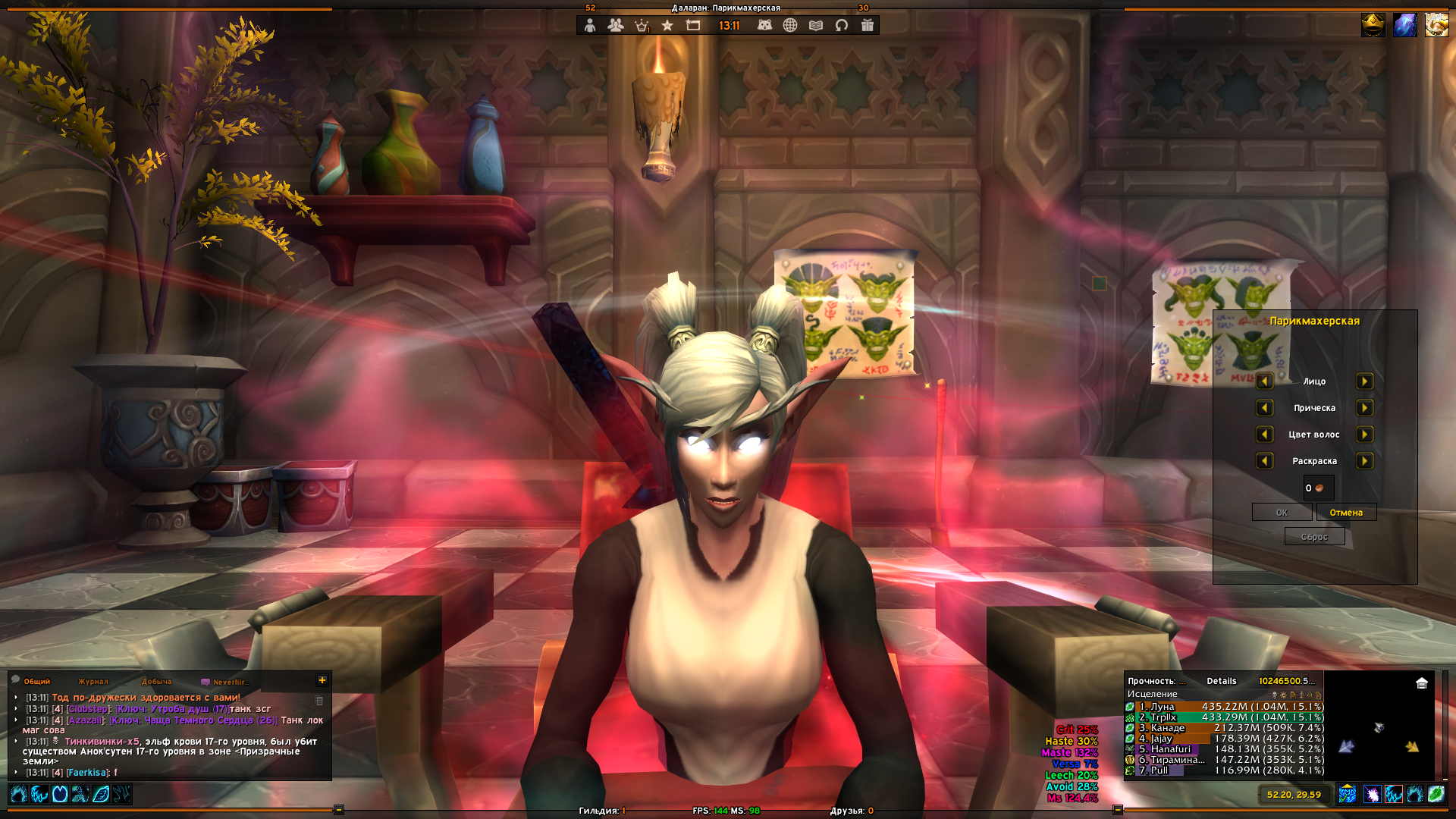Choose next hair color (Цвет волос right arrow)
Viewport: 1456px width, 819px height.
point(1364,435)
